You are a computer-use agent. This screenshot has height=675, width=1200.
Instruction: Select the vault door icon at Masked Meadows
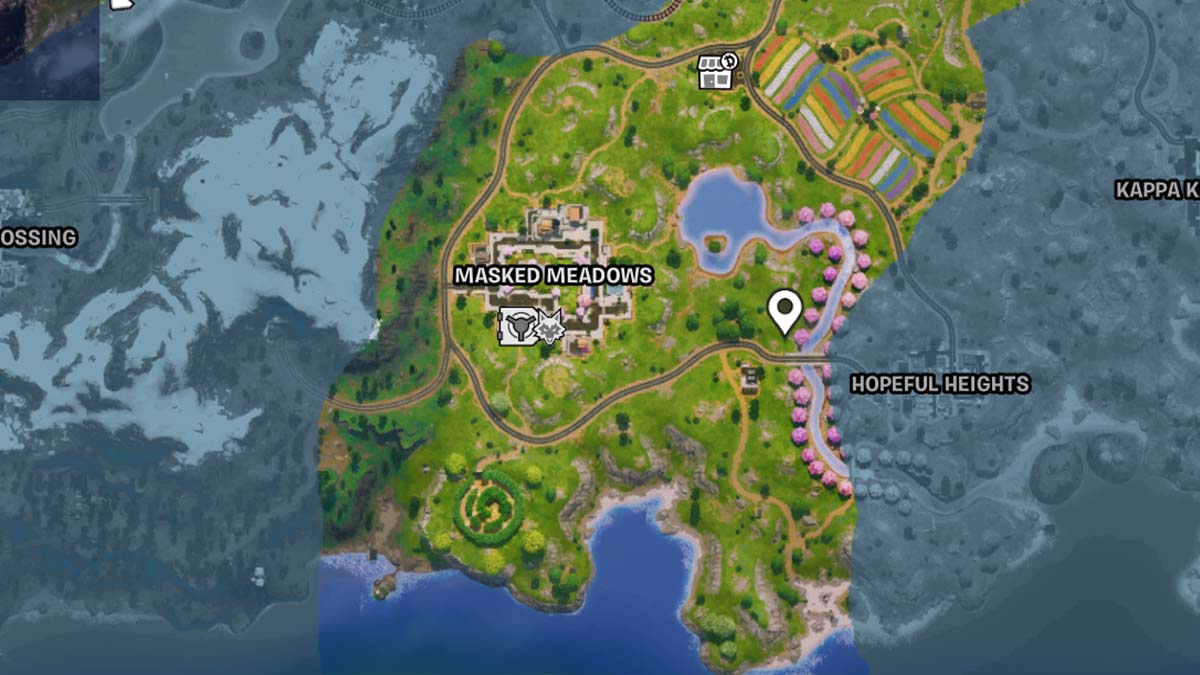click(517, 327)
